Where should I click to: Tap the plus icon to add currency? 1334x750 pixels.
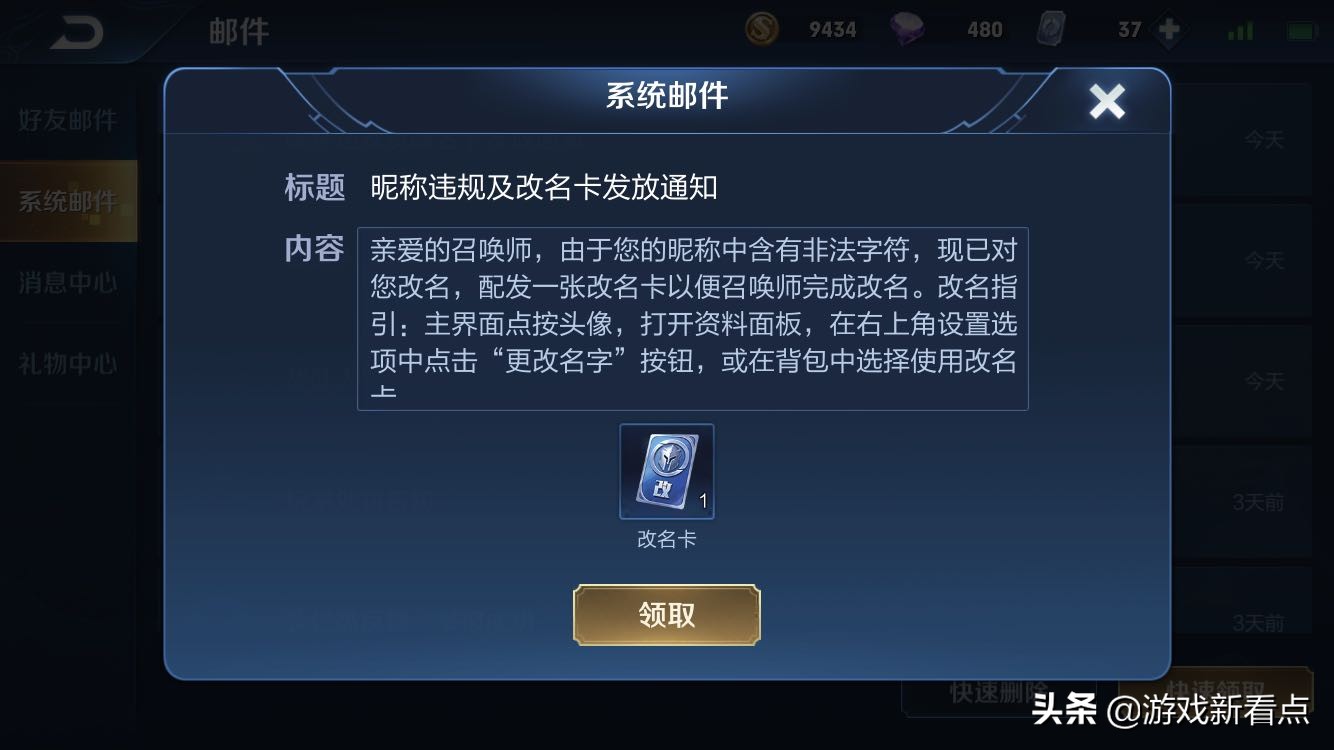click(1168, 29)
